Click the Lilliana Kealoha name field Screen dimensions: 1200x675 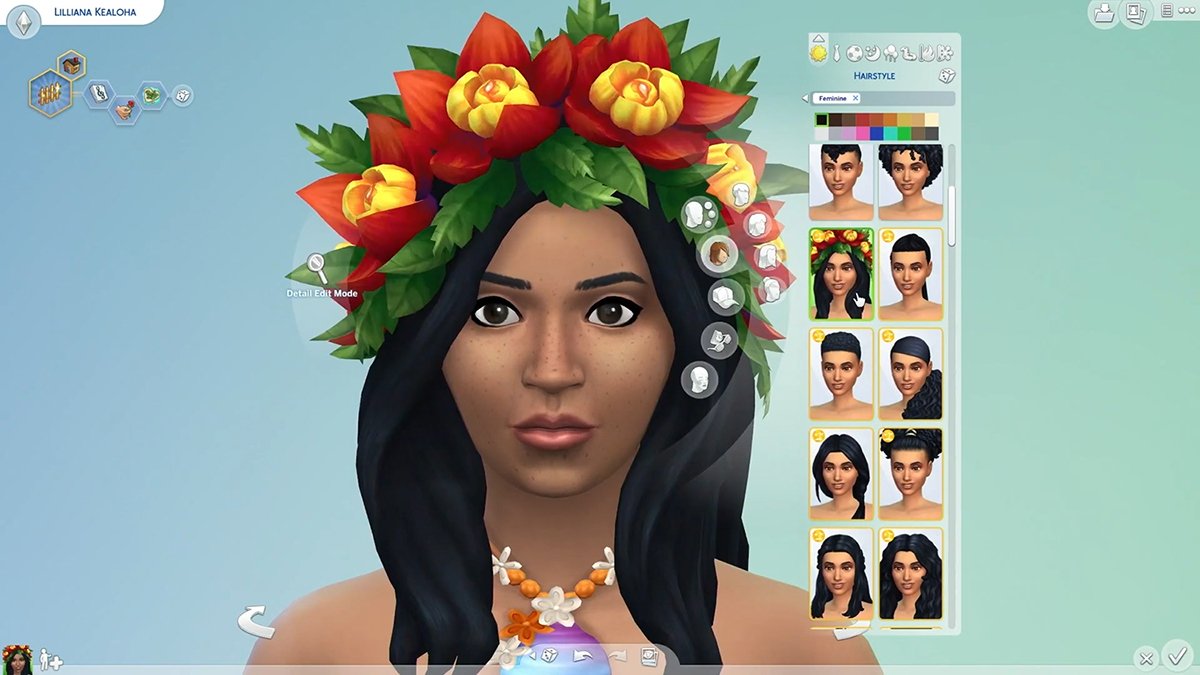coord(95,13)
